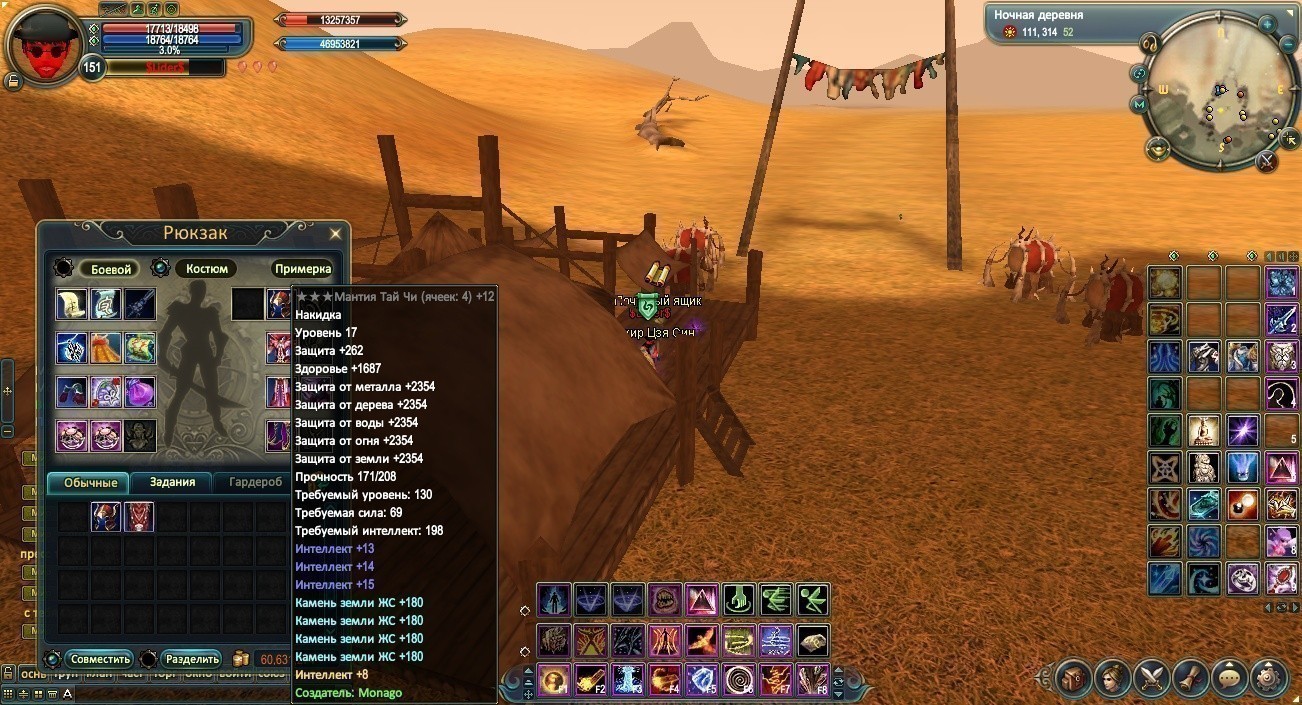Screen dimensions: 1302x705
Task: Open the chat bubble menu button
Action: pyautogui.click(x=1230, y=678)
